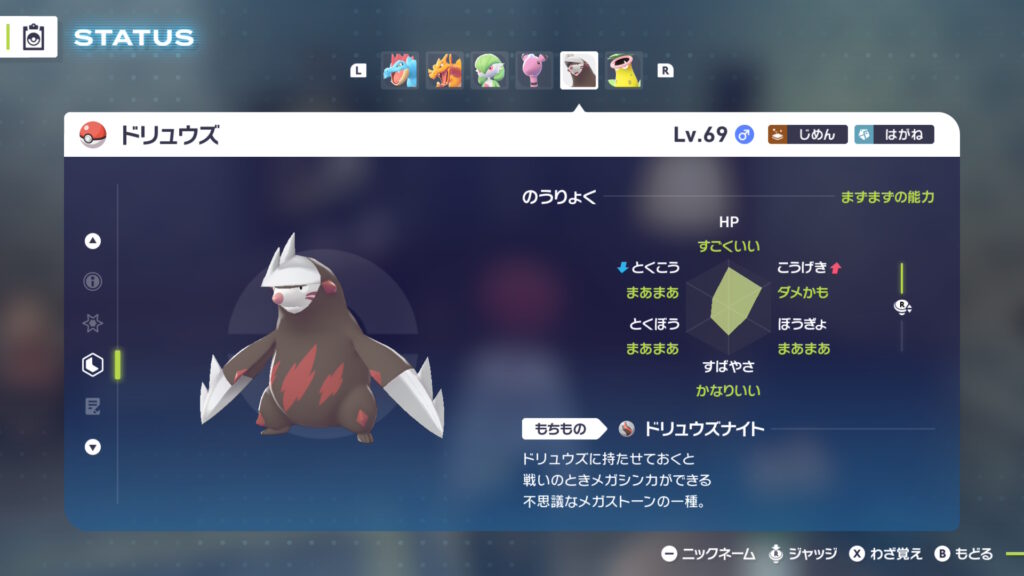Toggle the stat graph view icon
Image resolution: width=1024 pixels, height=576 pixels.
click(901, 308)
